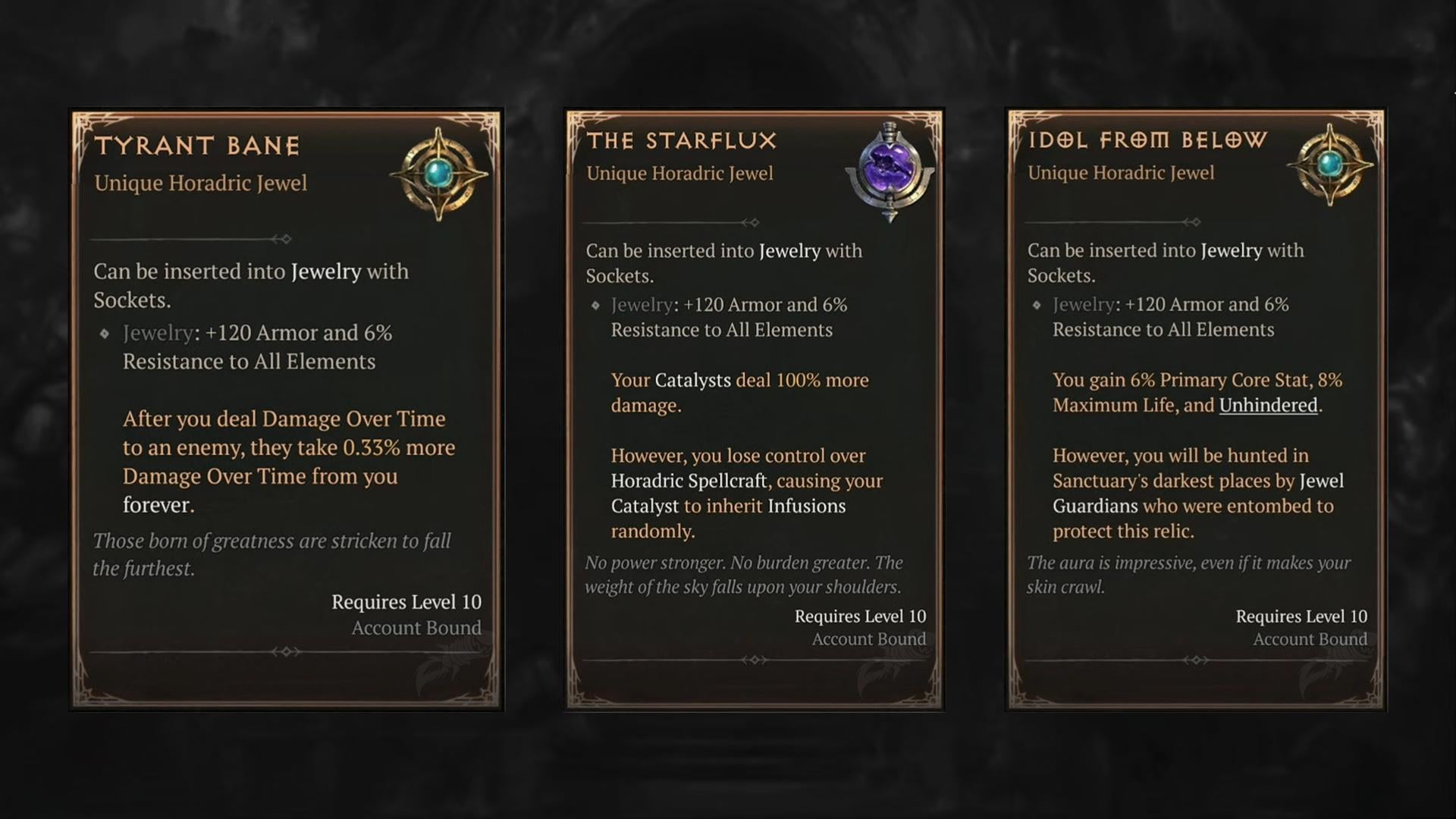The image size is (1456, 819).
Task: Toggle the Jewelry bullet on Tyrant Bane
Action: [x=105, y=331]
